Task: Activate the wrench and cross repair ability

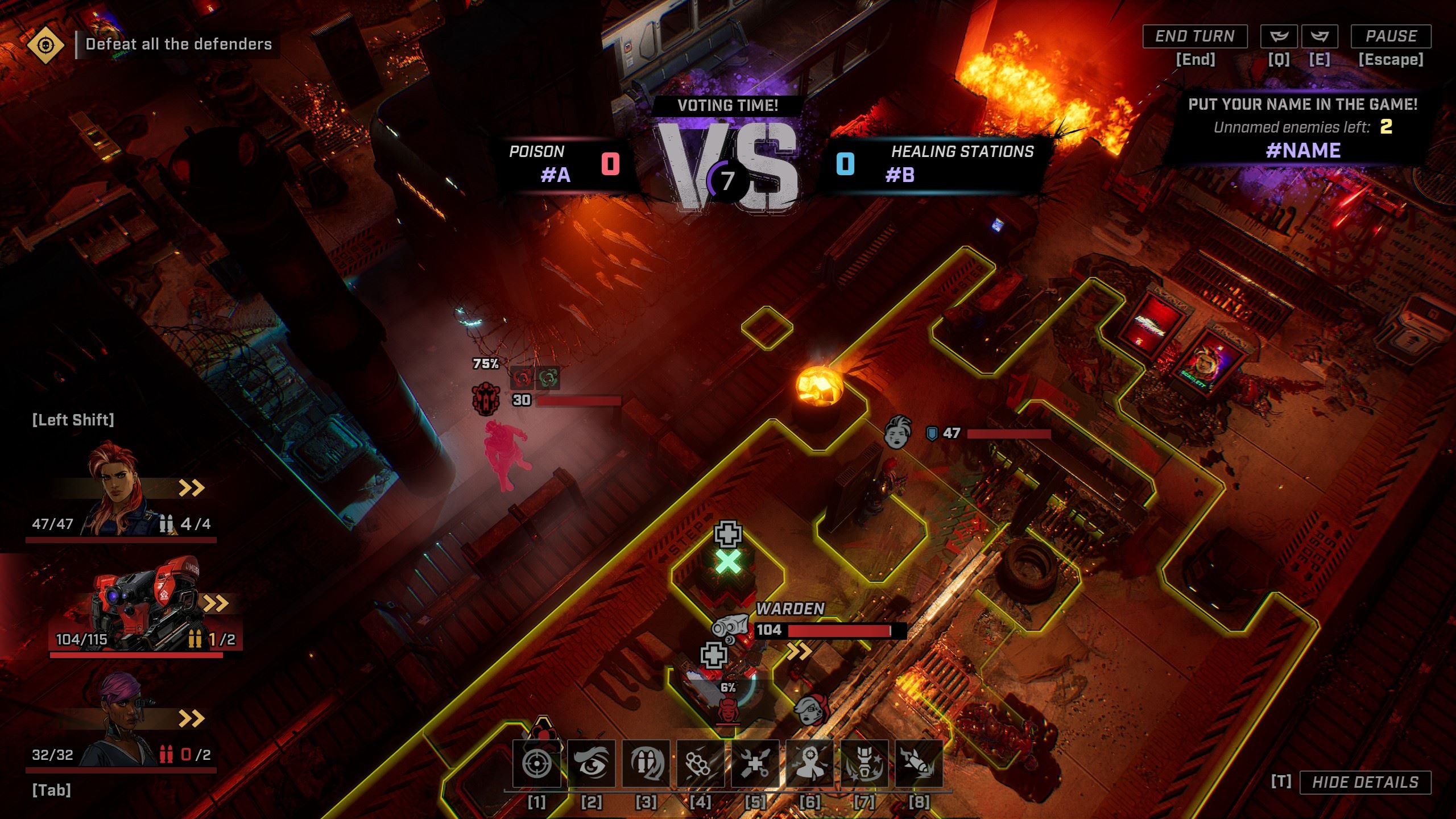Action: pos(755,763)
